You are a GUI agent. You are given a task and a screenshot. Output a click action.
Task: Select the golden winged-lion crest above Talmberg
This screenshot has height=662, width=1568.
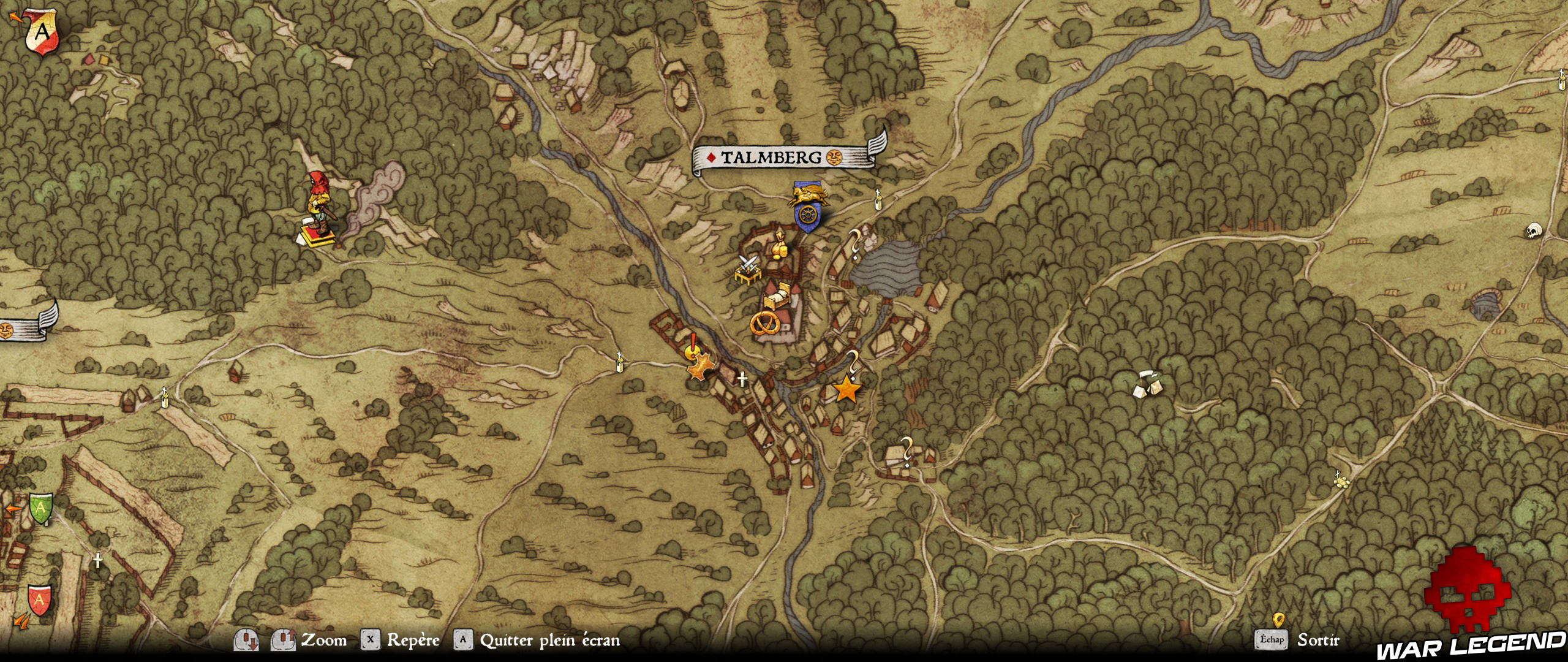(x=809, y=196)
